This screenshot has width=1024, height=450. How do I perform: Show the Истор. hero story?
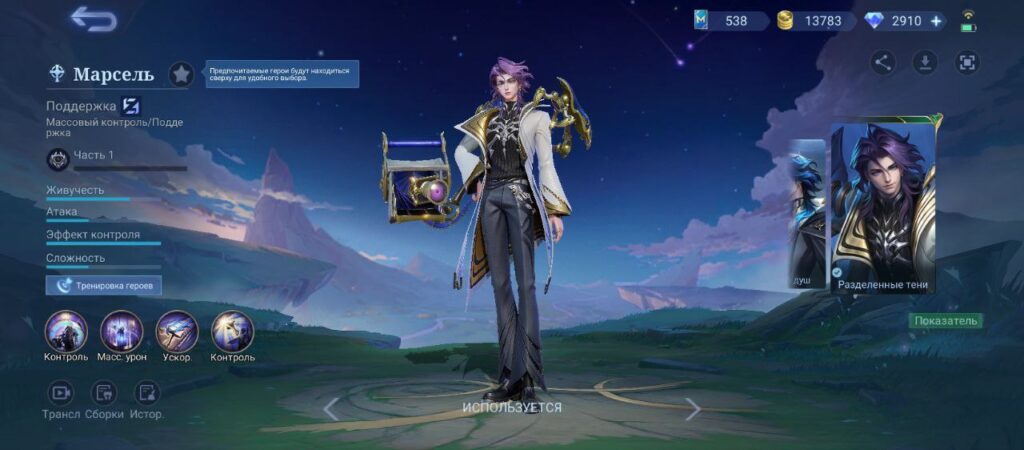(148, 393)
